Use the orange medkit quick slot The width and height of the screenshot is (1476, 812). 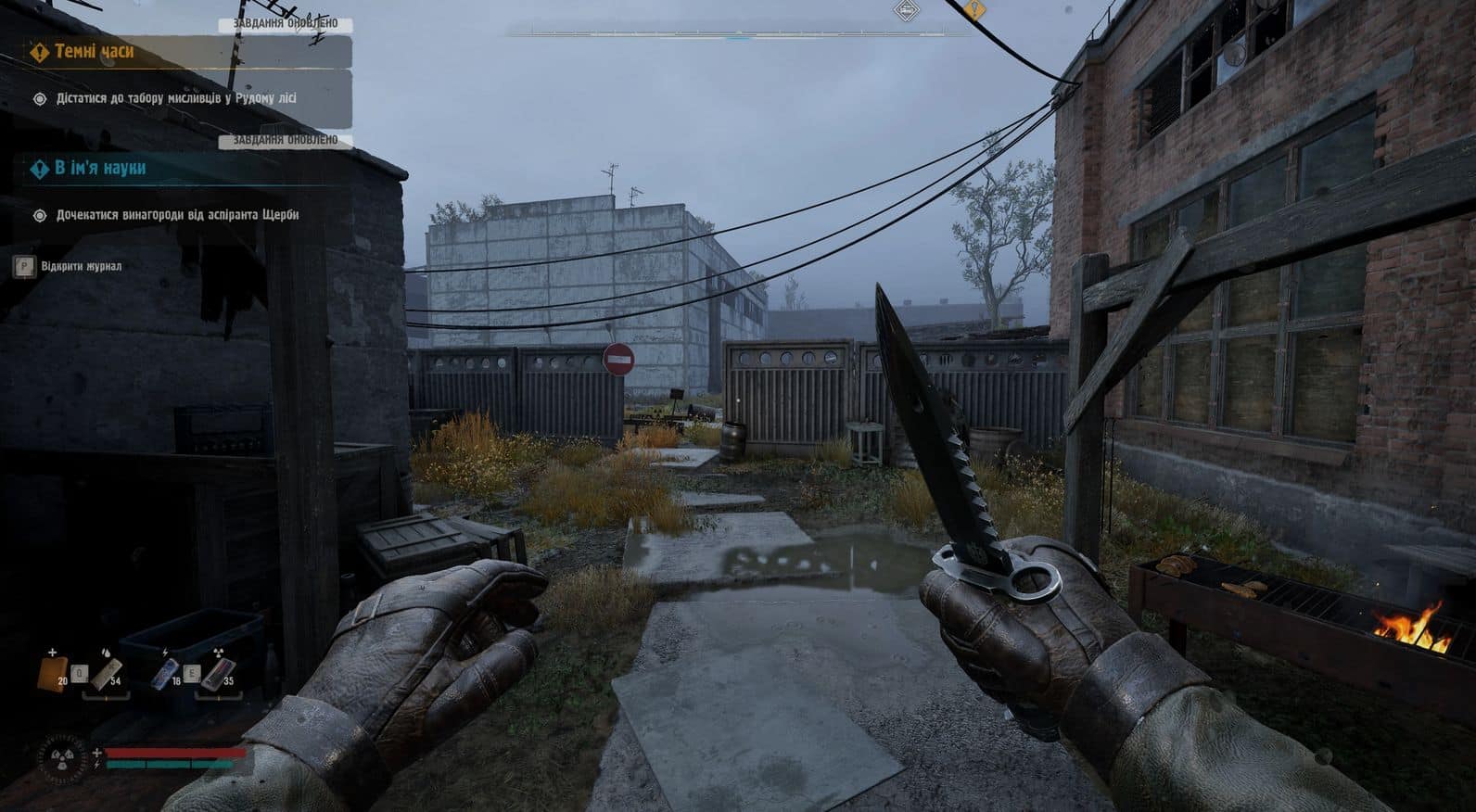(x=52, y=672)
